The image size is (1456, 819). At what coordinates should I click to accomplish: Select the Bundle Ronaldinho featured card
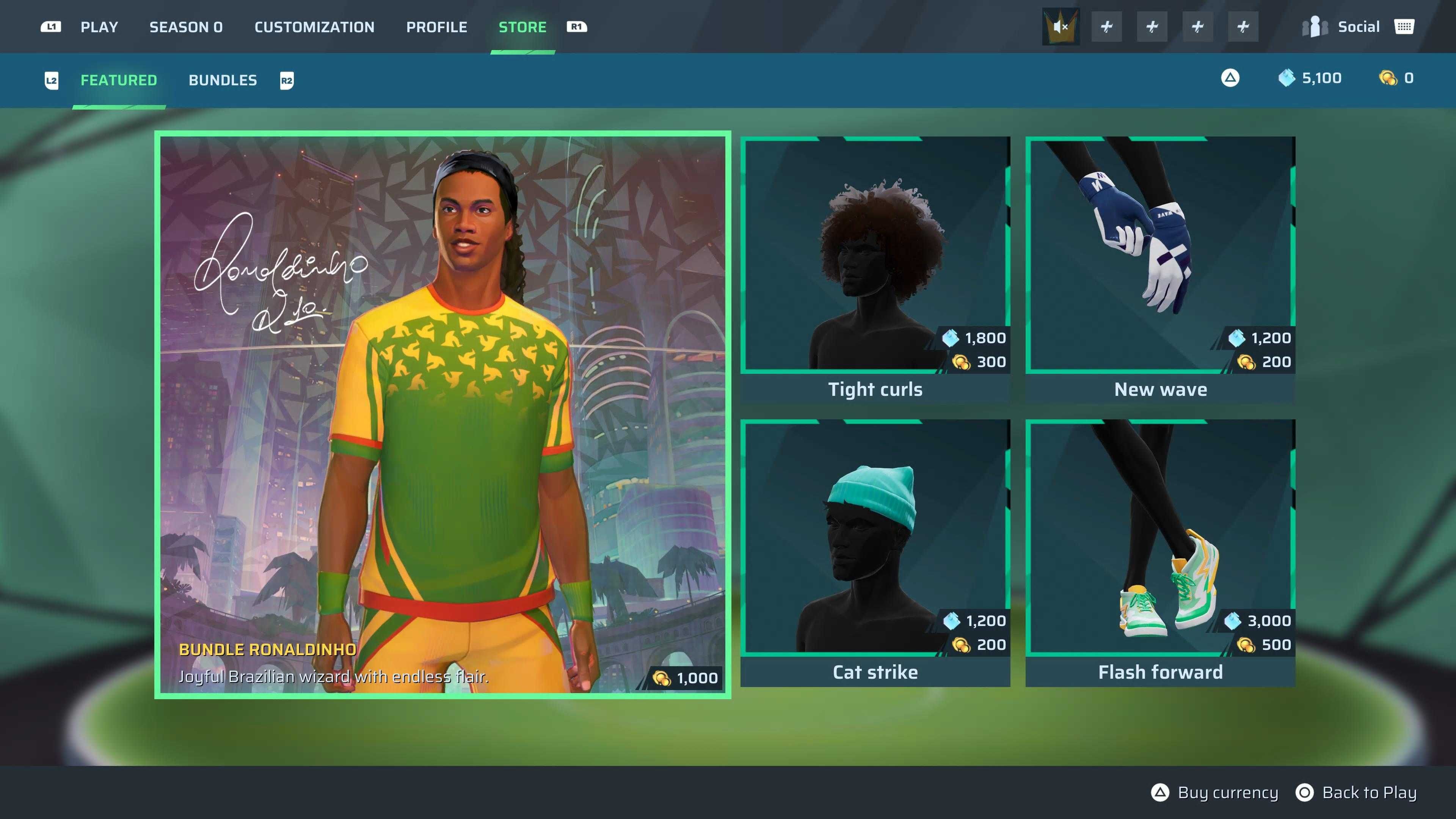(442, 416)
